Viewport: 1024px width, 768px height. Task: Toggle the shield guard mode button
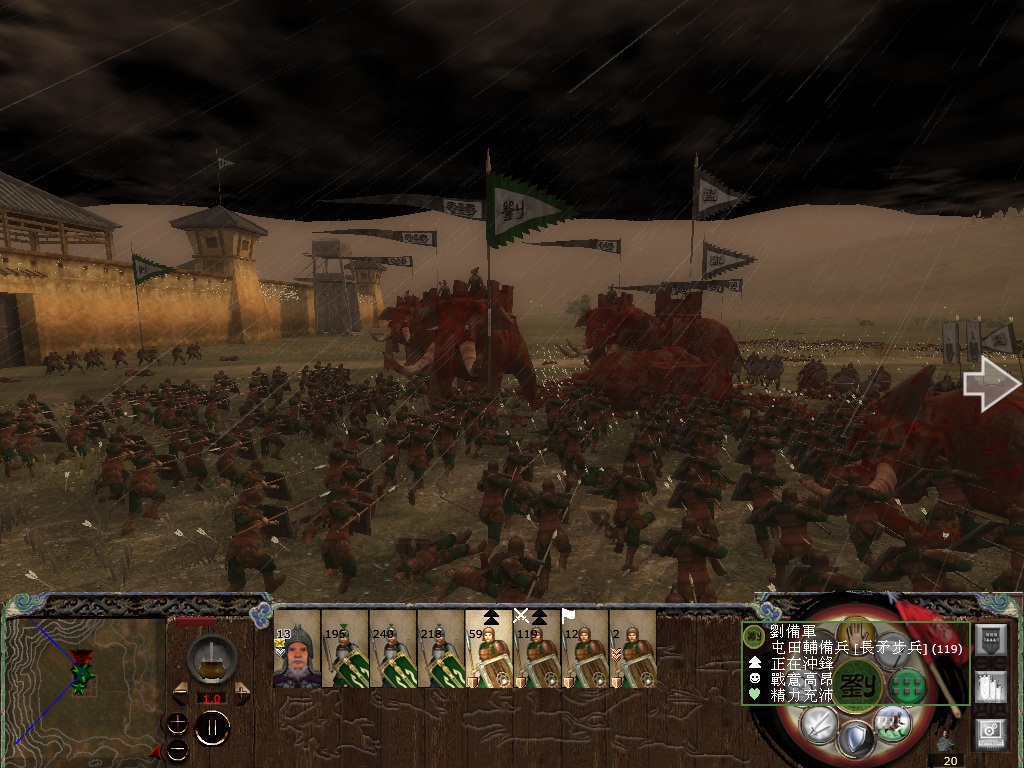click(x=855, y=741)
